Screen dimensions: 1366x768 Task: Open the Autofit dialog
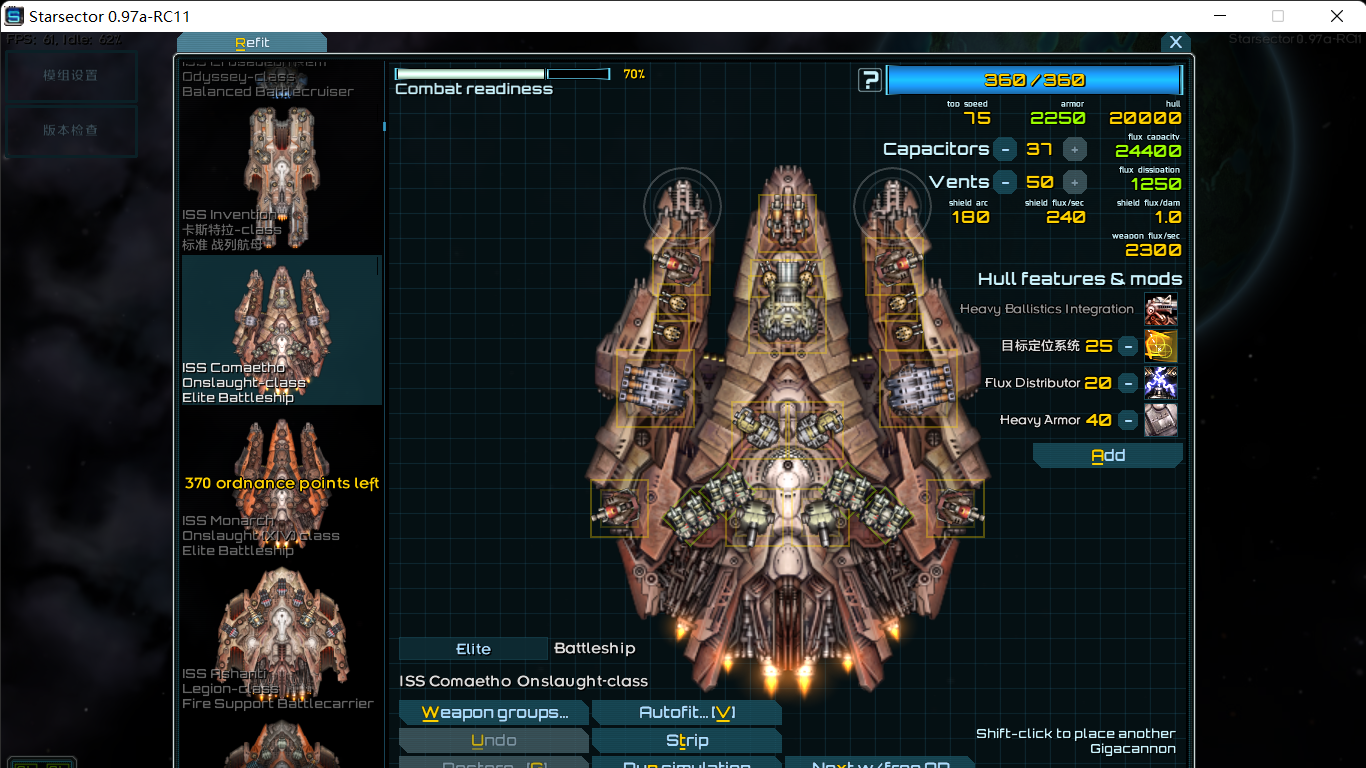pos(686,713)
